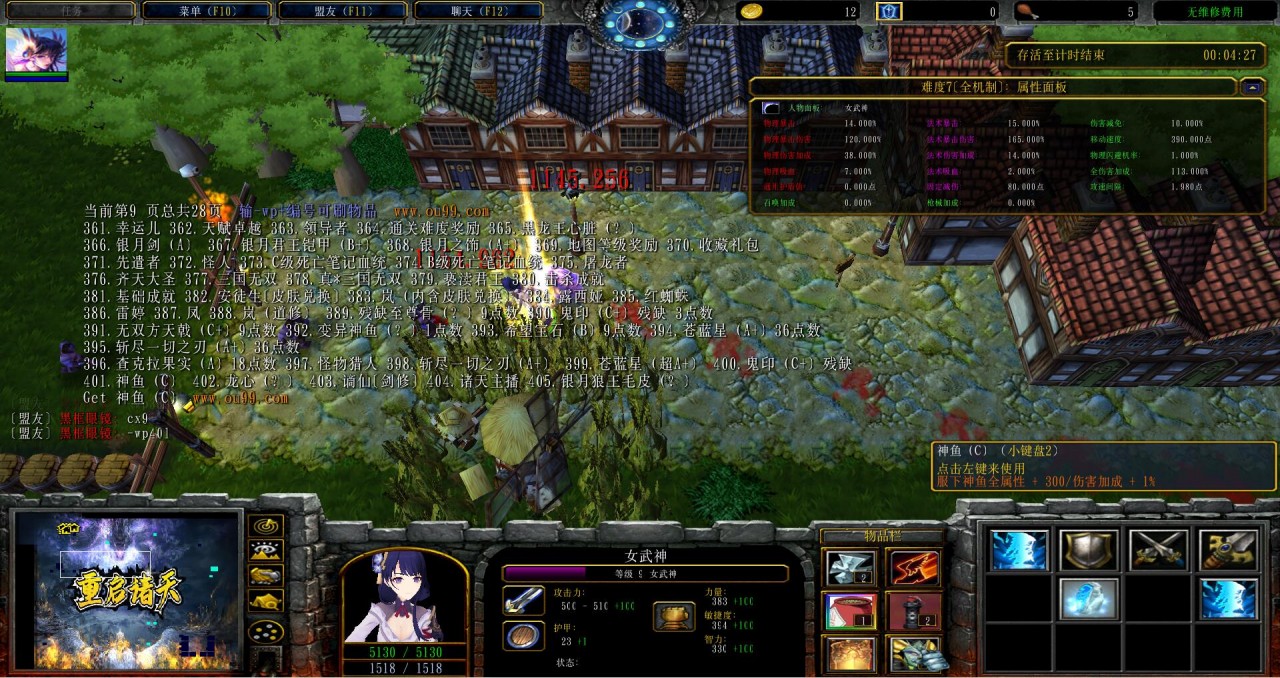Select the golden gauntlet inventory item
This screenshot has height=678, width=1280.
pos(914,654)
